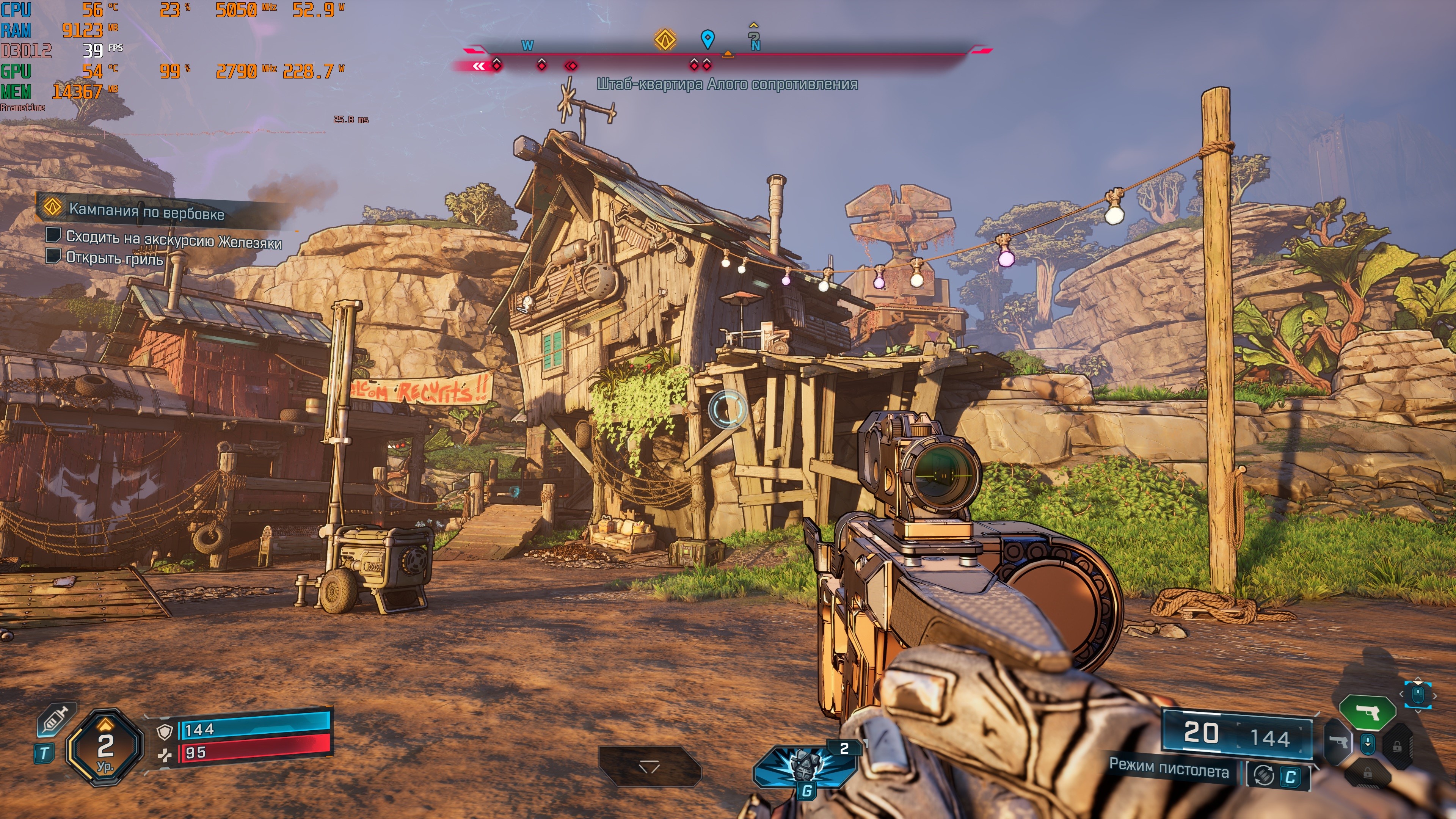Use the syringe repair kit icon

56,720
